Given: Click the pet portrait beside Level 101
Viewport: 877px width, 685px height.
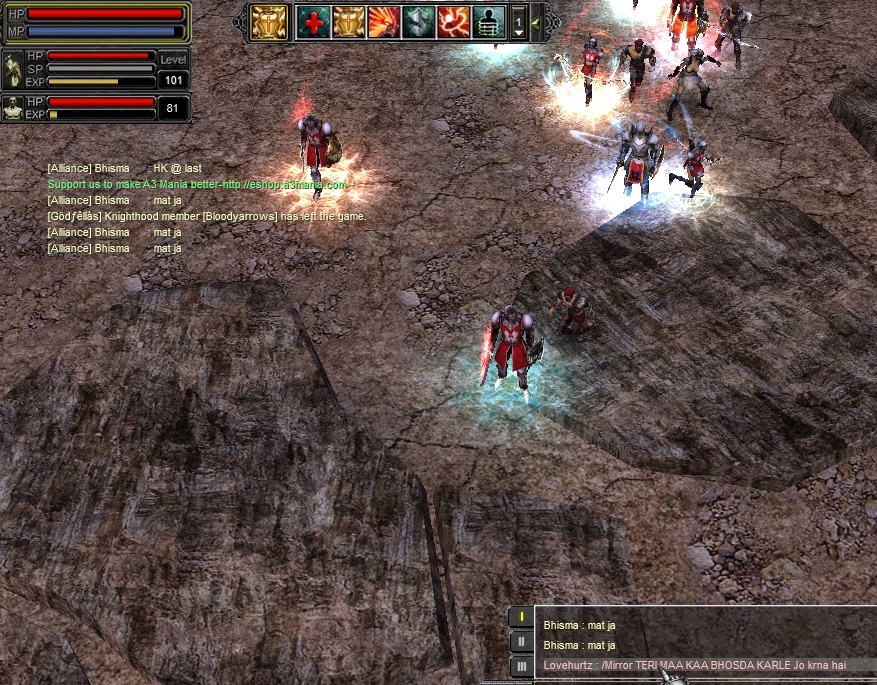Looking at the screenshot, I should (13, 69).
